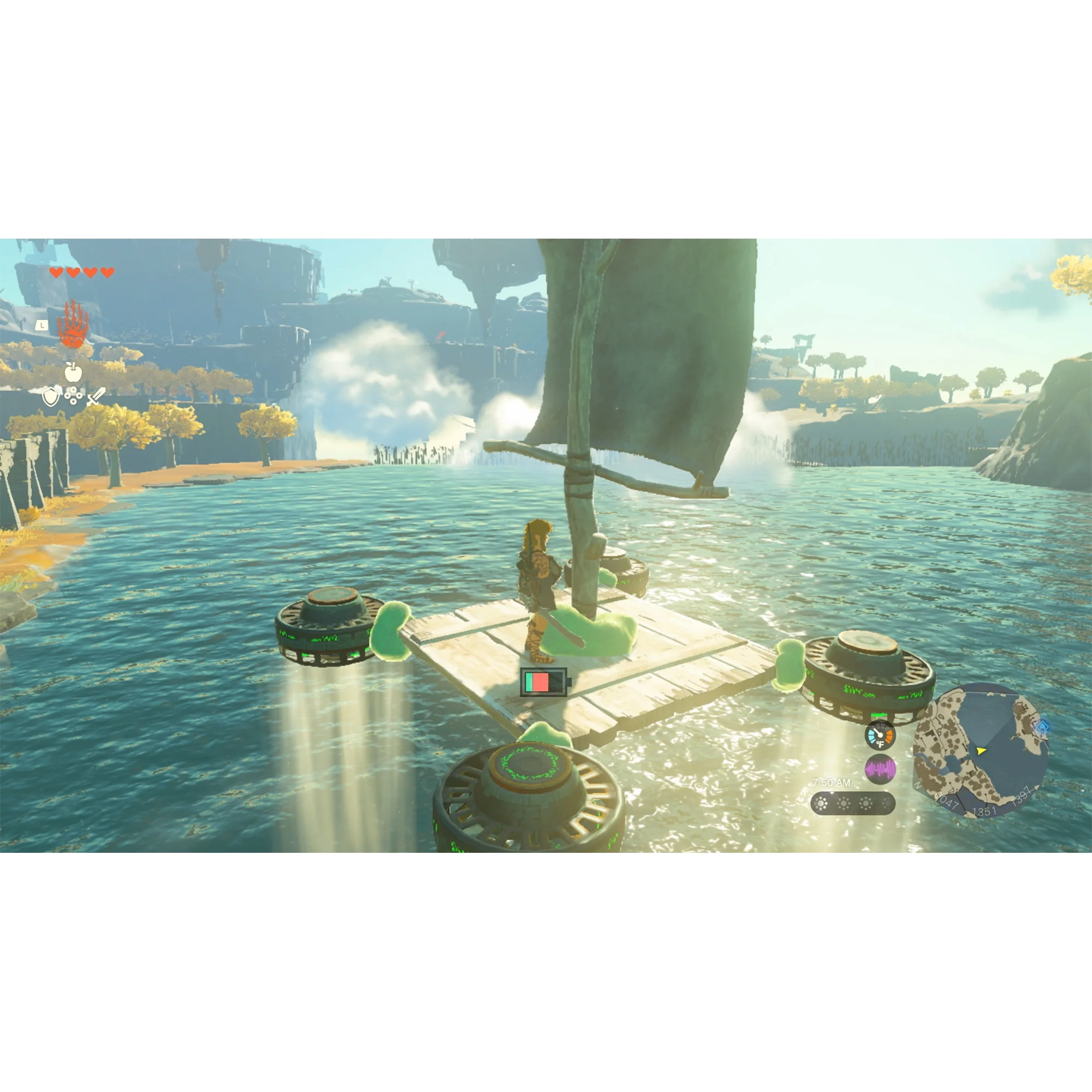The width and height of the screenshot is (1092, 1092).
Task: Click the d-pad controller icon
Action: (74, 397)
